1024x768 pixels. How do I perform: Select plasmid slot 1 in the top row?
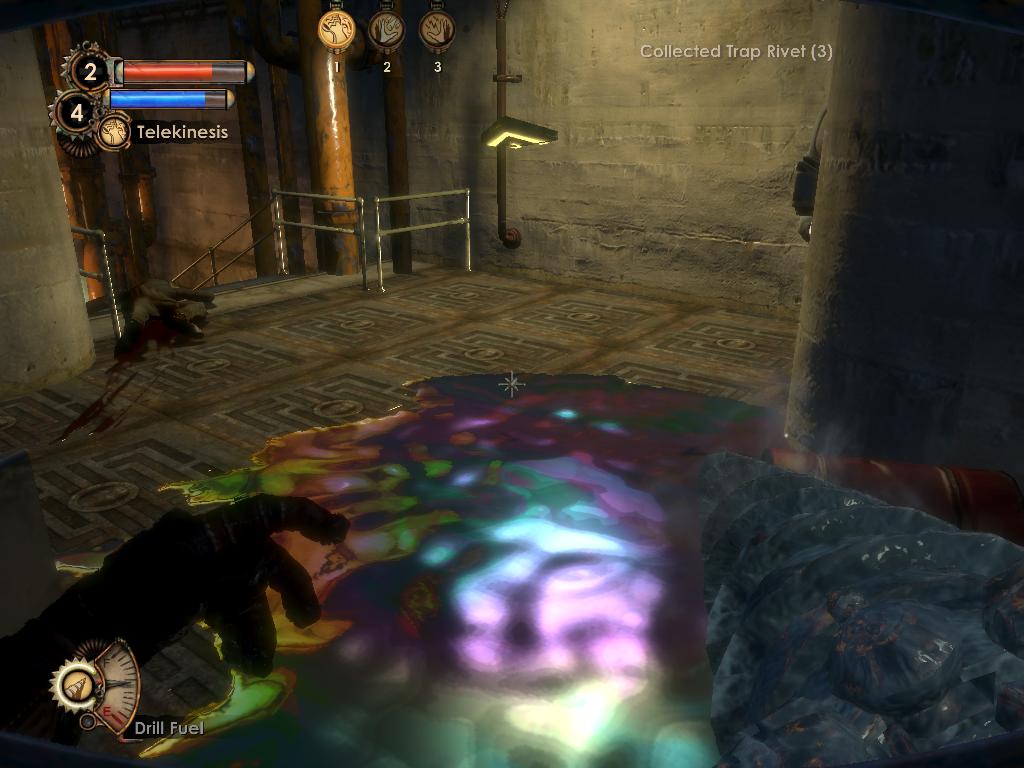pyautogui.click(x=337, y=29)
